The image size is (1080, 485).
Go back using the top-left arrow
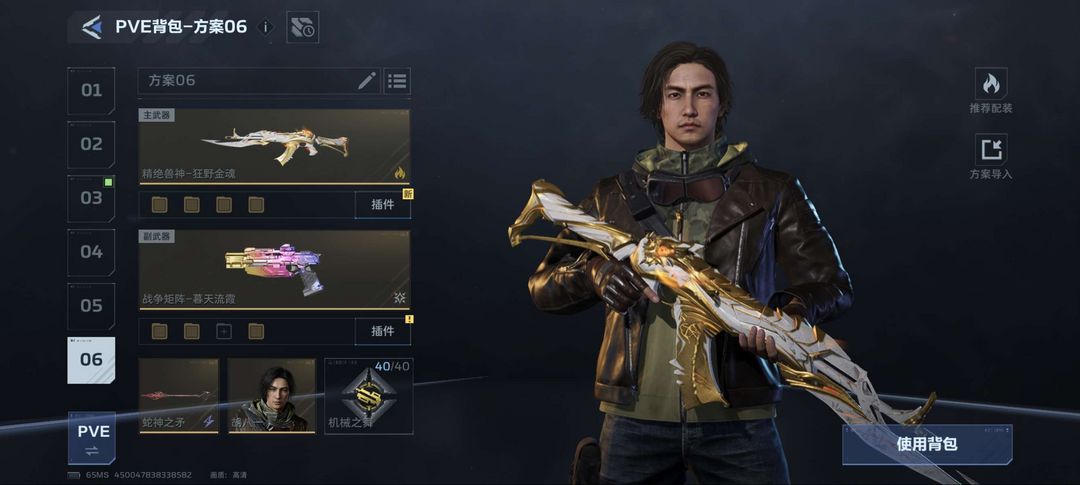coord(92,28)
